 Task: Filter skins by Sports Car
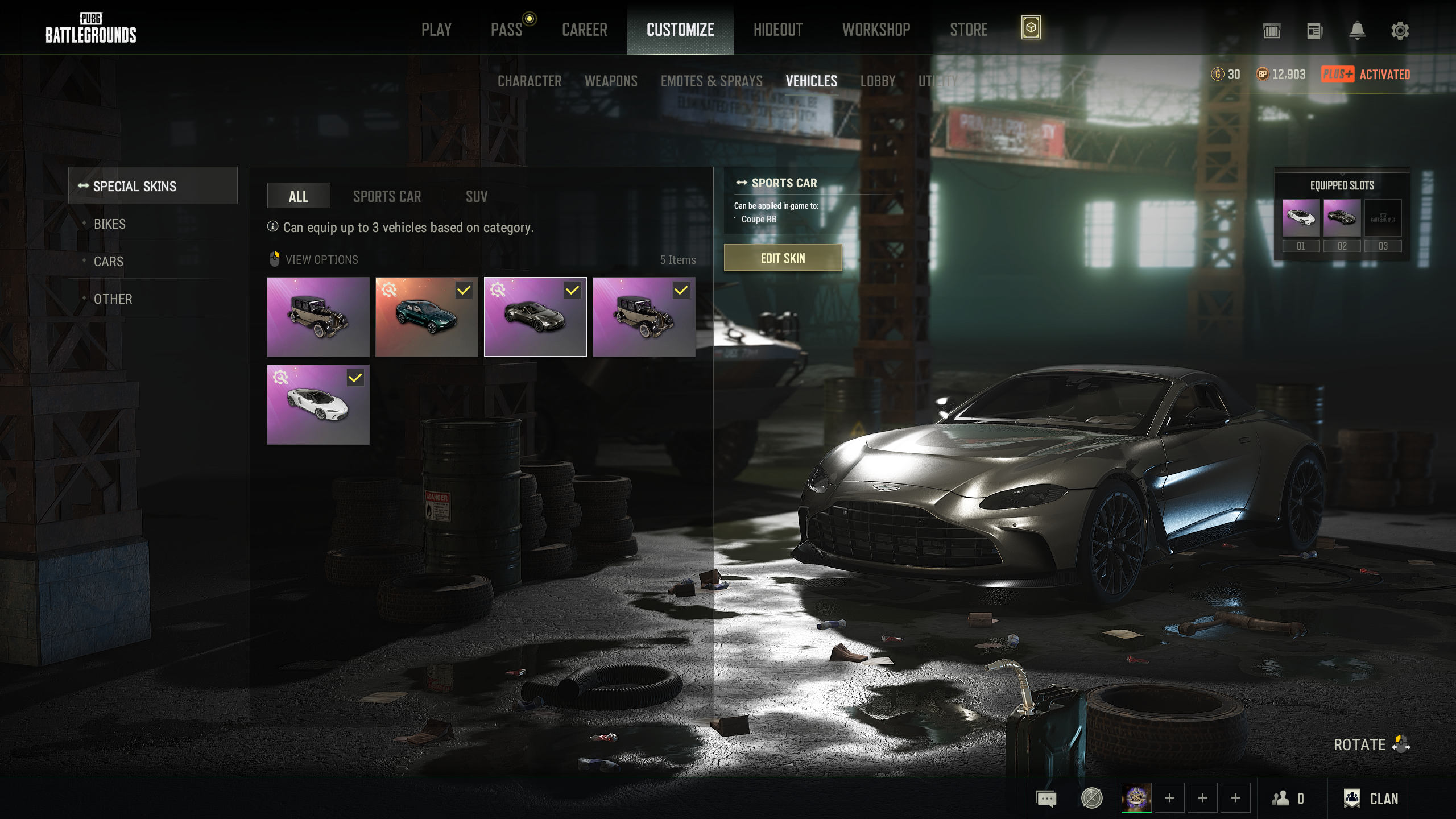pyautogui.click(x=387, y=197)
